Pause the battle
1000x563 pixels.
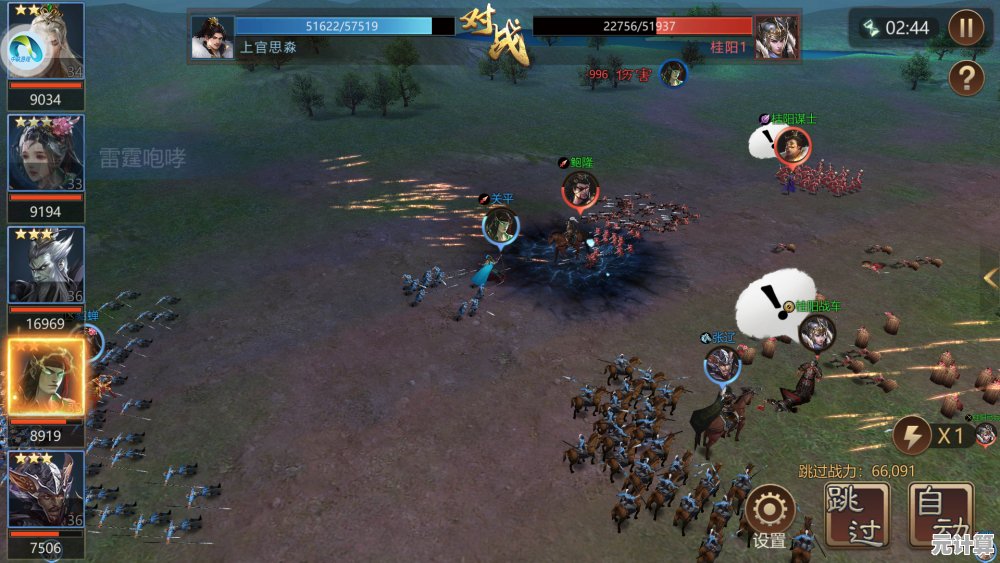966,27
